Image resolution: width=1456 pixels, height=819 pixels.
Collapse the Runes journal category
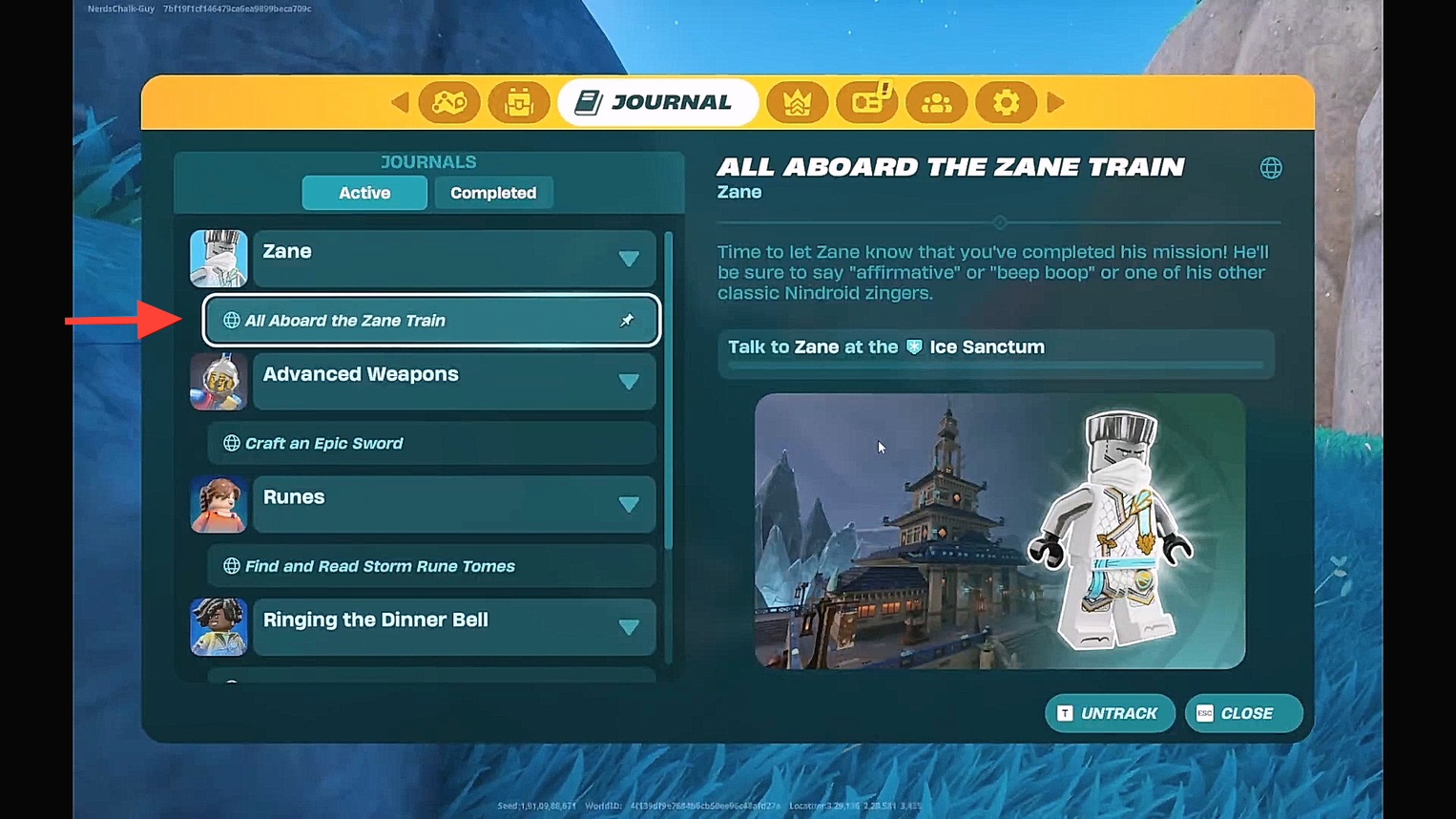tap(628, 504)
